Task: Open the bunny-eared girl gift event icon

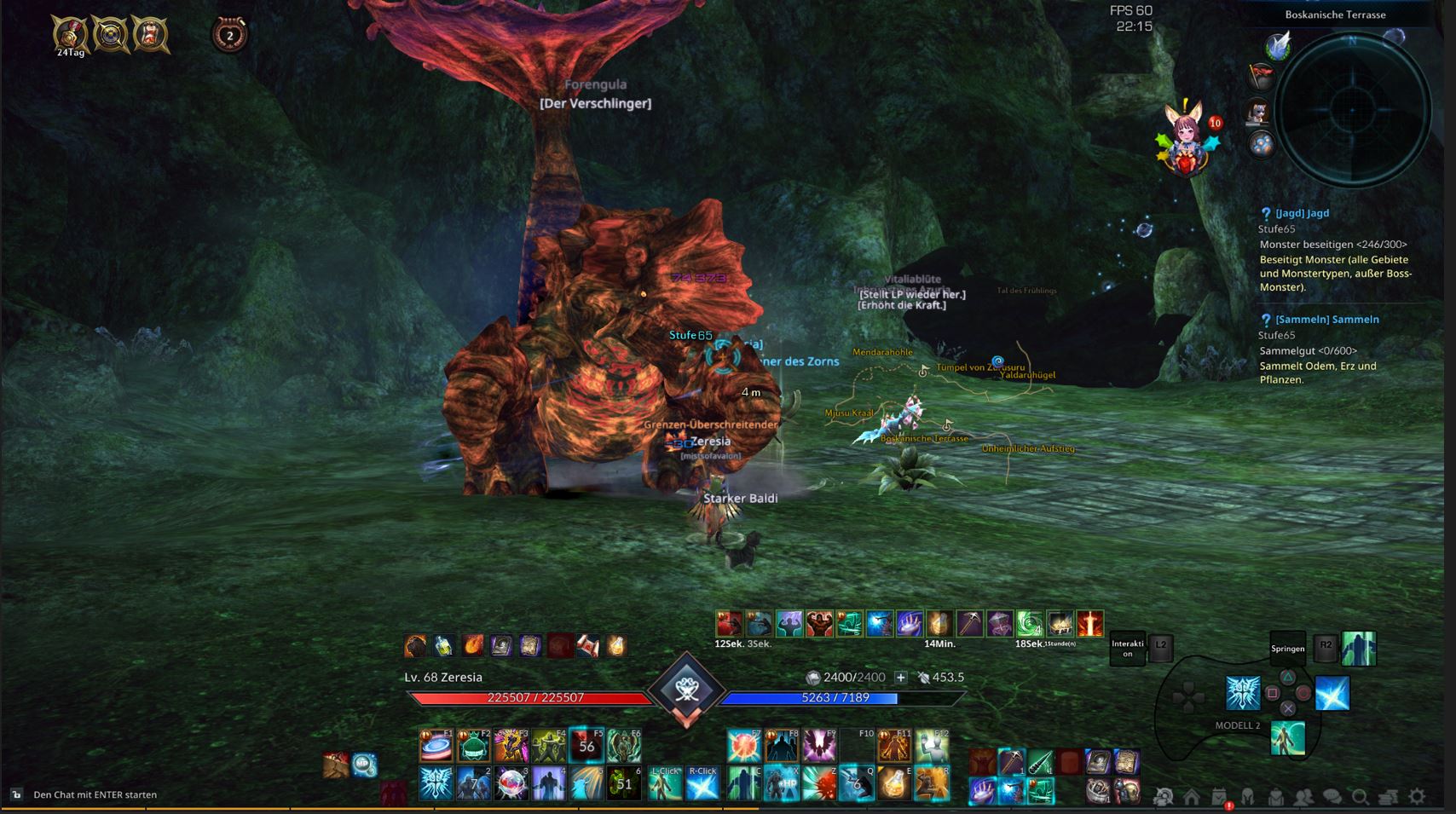Action: point(1186,141)
